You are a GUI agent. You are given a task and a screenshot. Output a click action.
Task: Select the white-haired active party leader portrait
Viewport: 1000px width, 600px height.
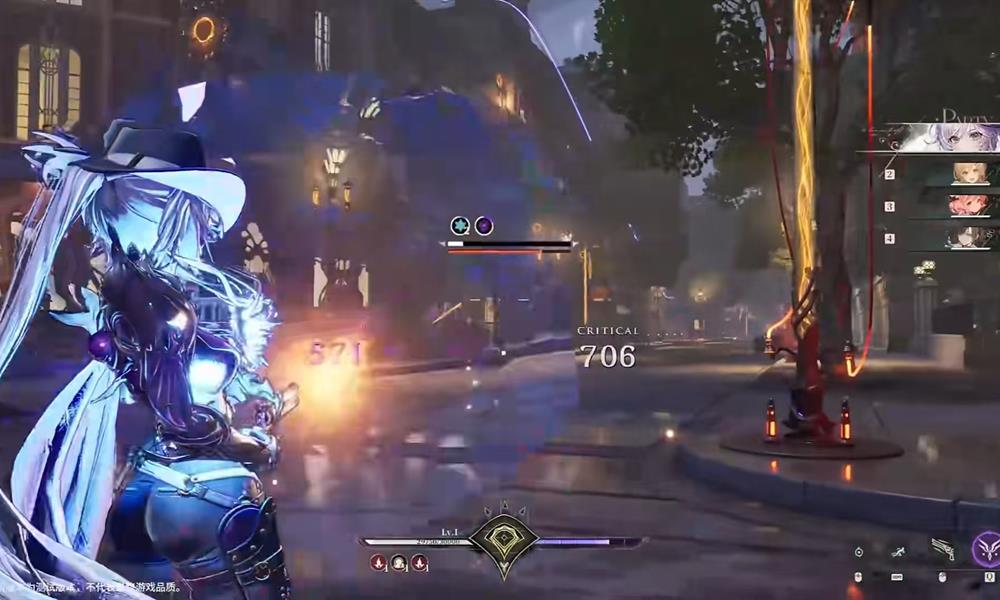click(955, 138)
